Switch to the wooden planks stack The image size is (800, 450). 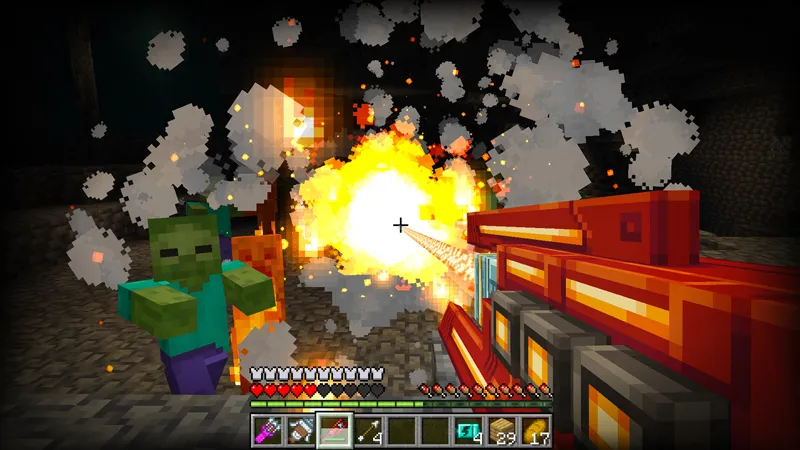tap(501, 430)
